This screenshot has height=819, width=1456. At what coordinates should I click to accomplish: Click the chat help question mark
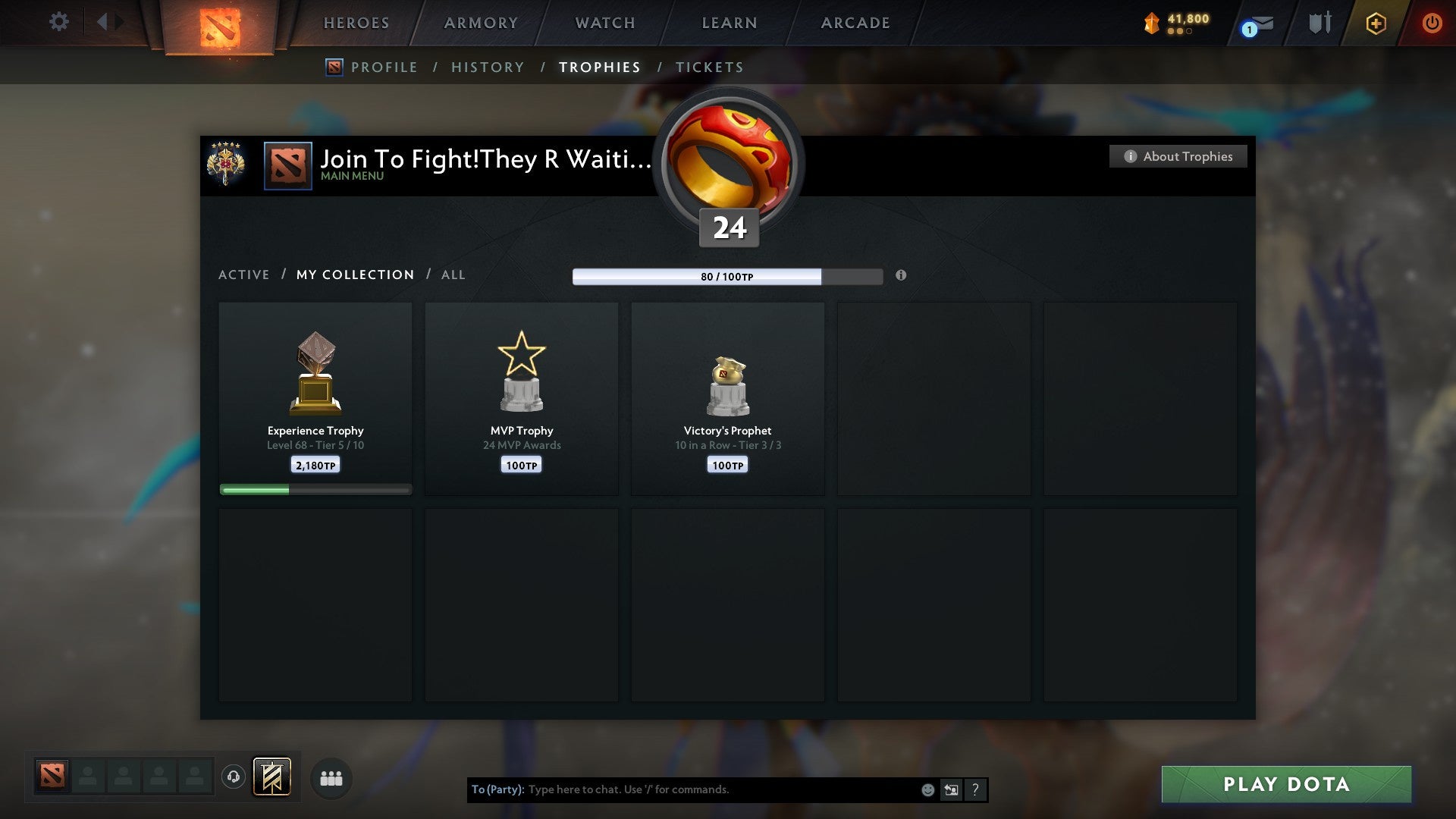pyautogui.click(x=975, y=789)
